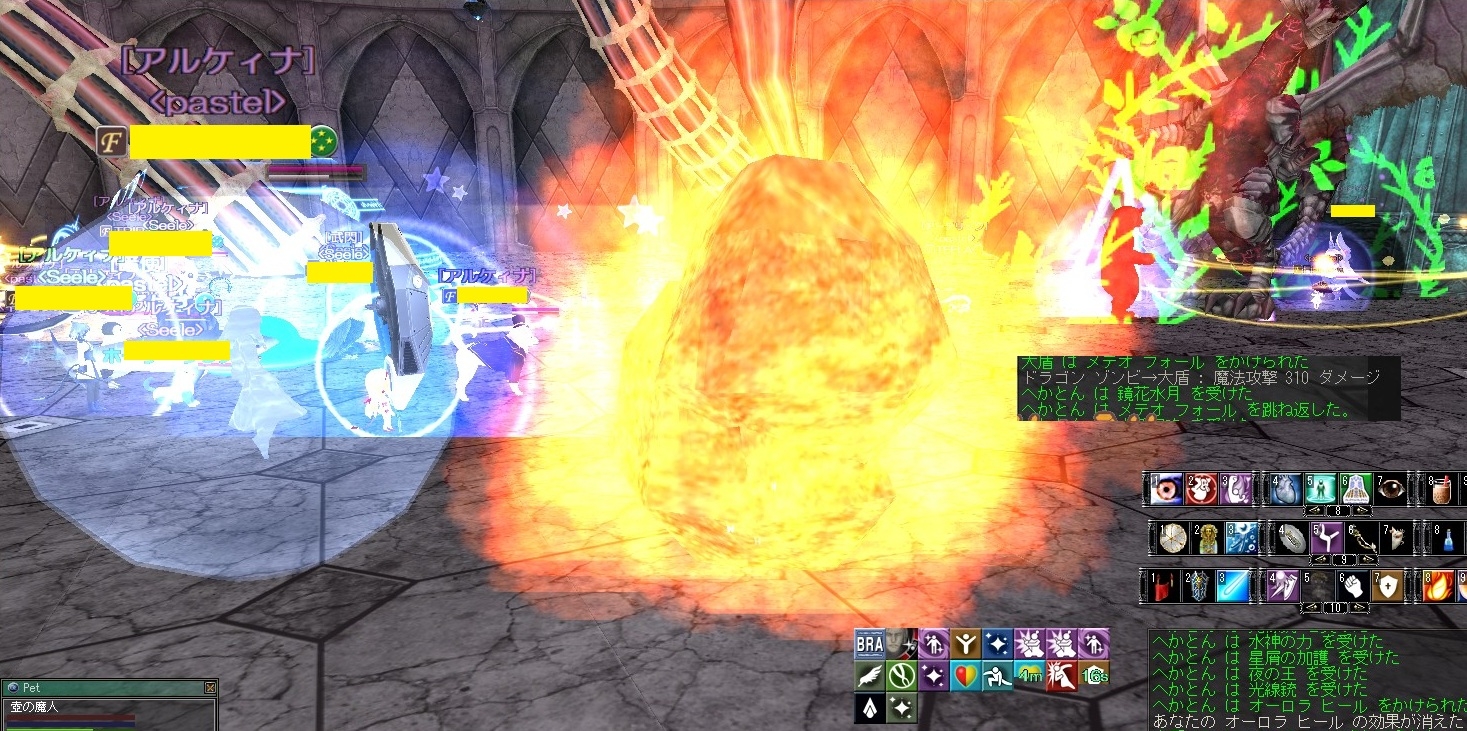The width and height of the screenshot is (1467, 731).
Task: Activate the shield with cross skill
Action: point(1387,586)
